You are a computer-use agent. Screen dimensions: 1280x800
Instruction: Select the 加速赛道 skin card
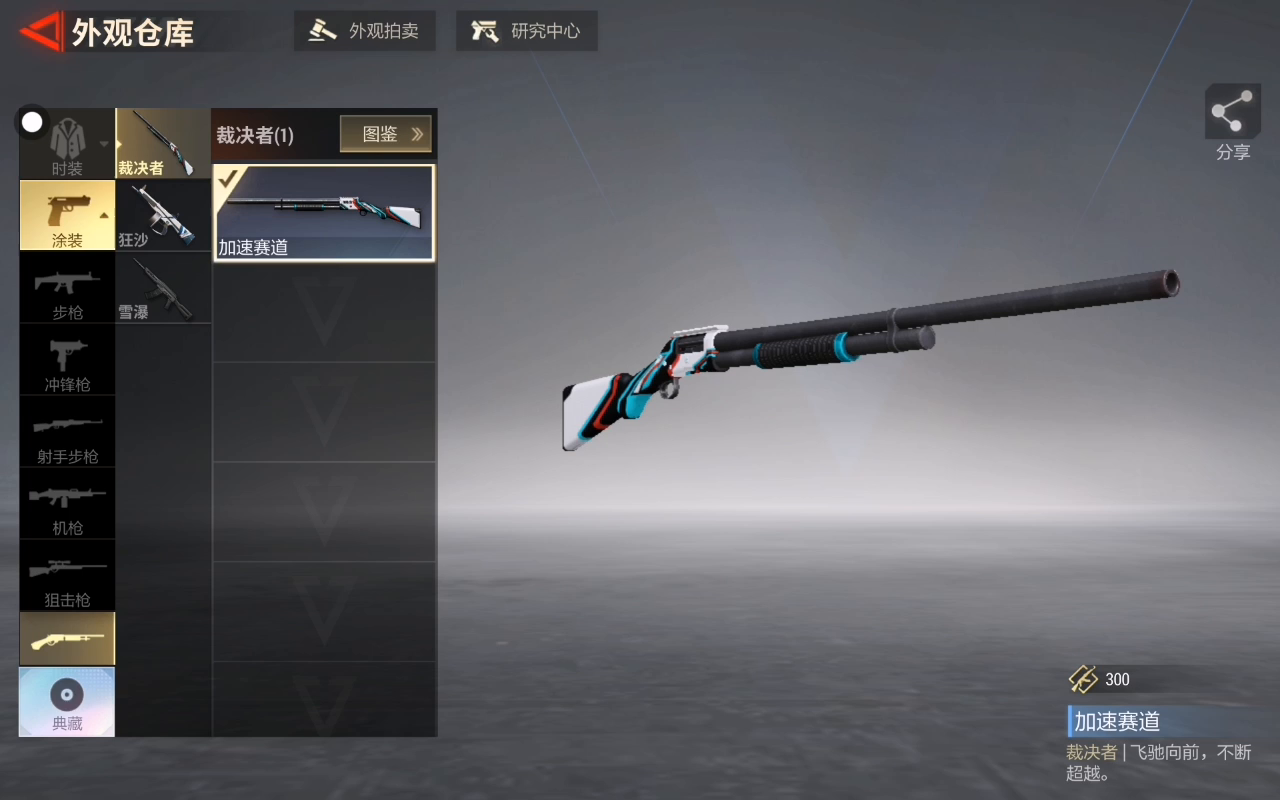pyautogui.click(x=324, y=213)
